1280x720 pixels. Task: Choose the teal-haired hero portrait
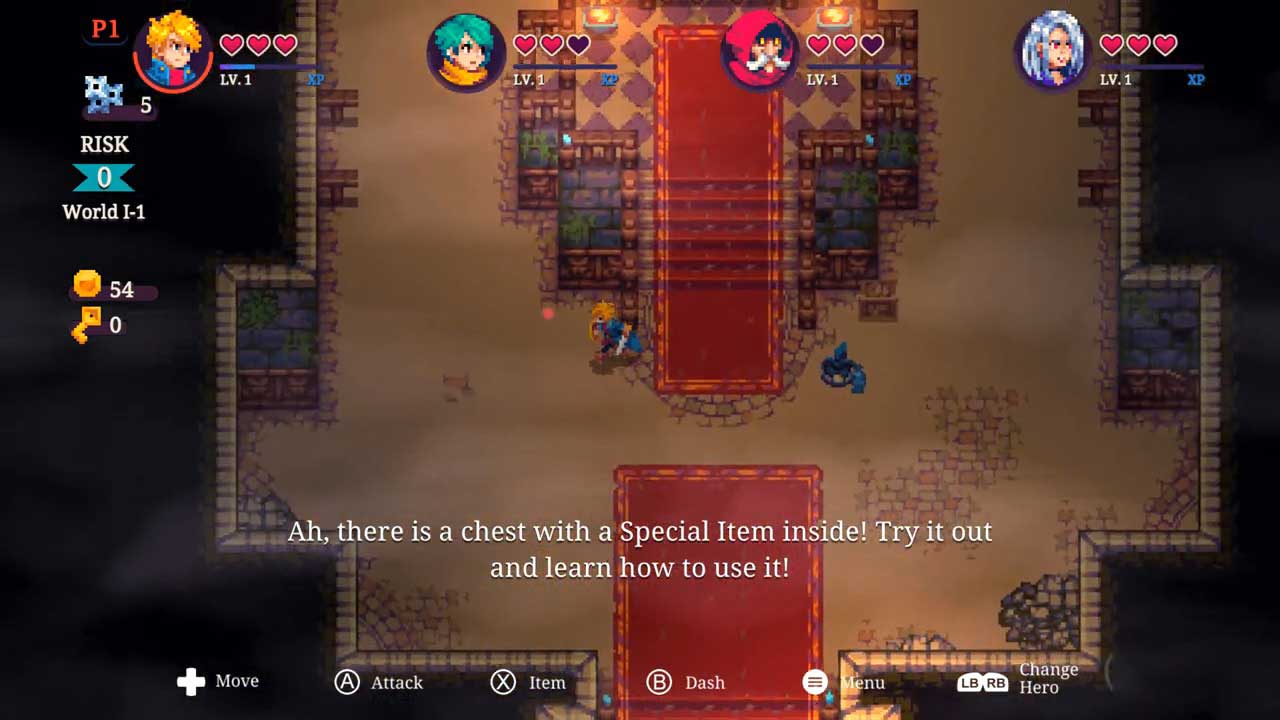tap(466, 52)
